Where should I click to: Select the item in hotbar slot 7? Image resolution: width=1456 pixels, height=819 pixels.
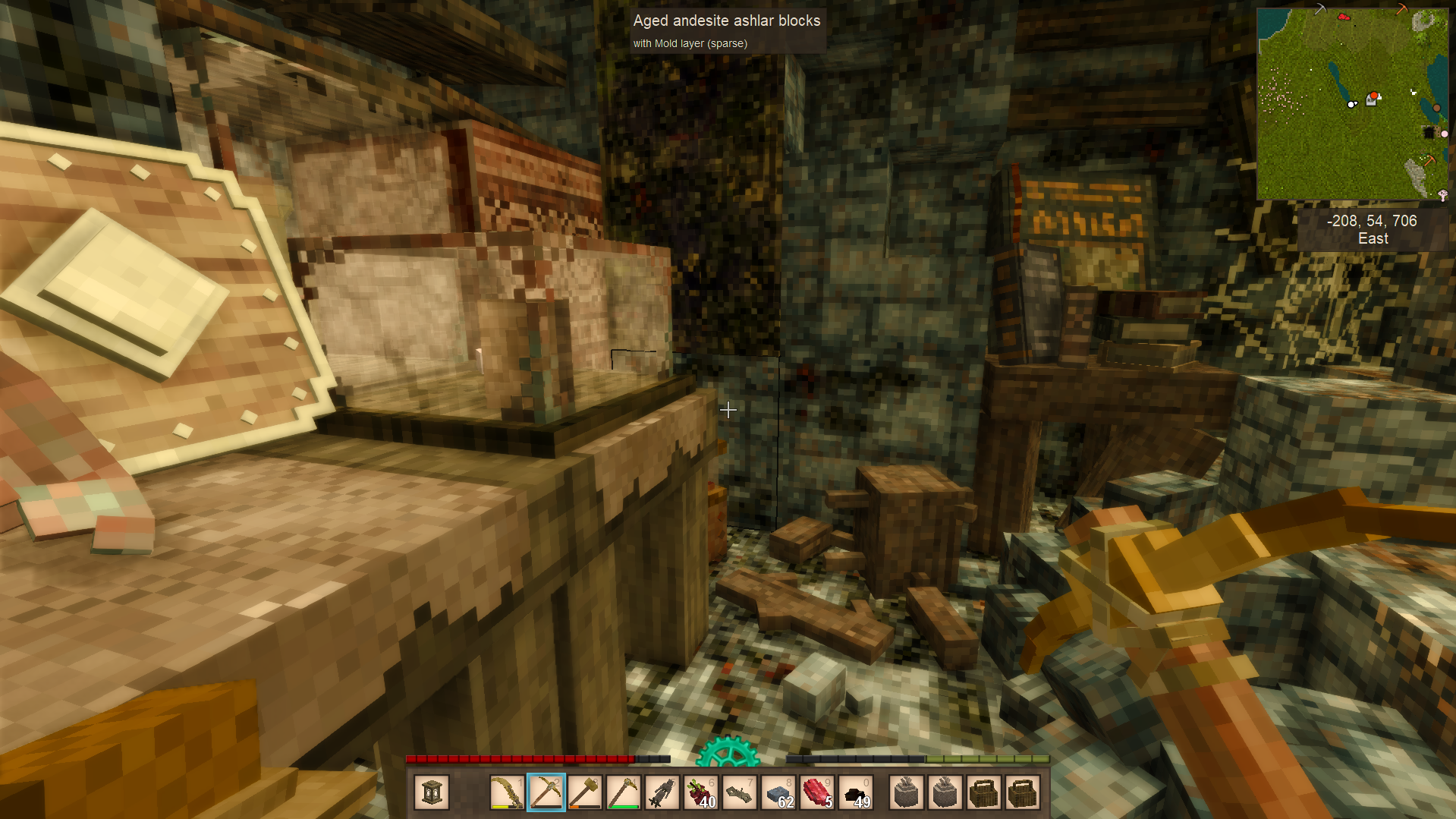click(x=740, y=792)
